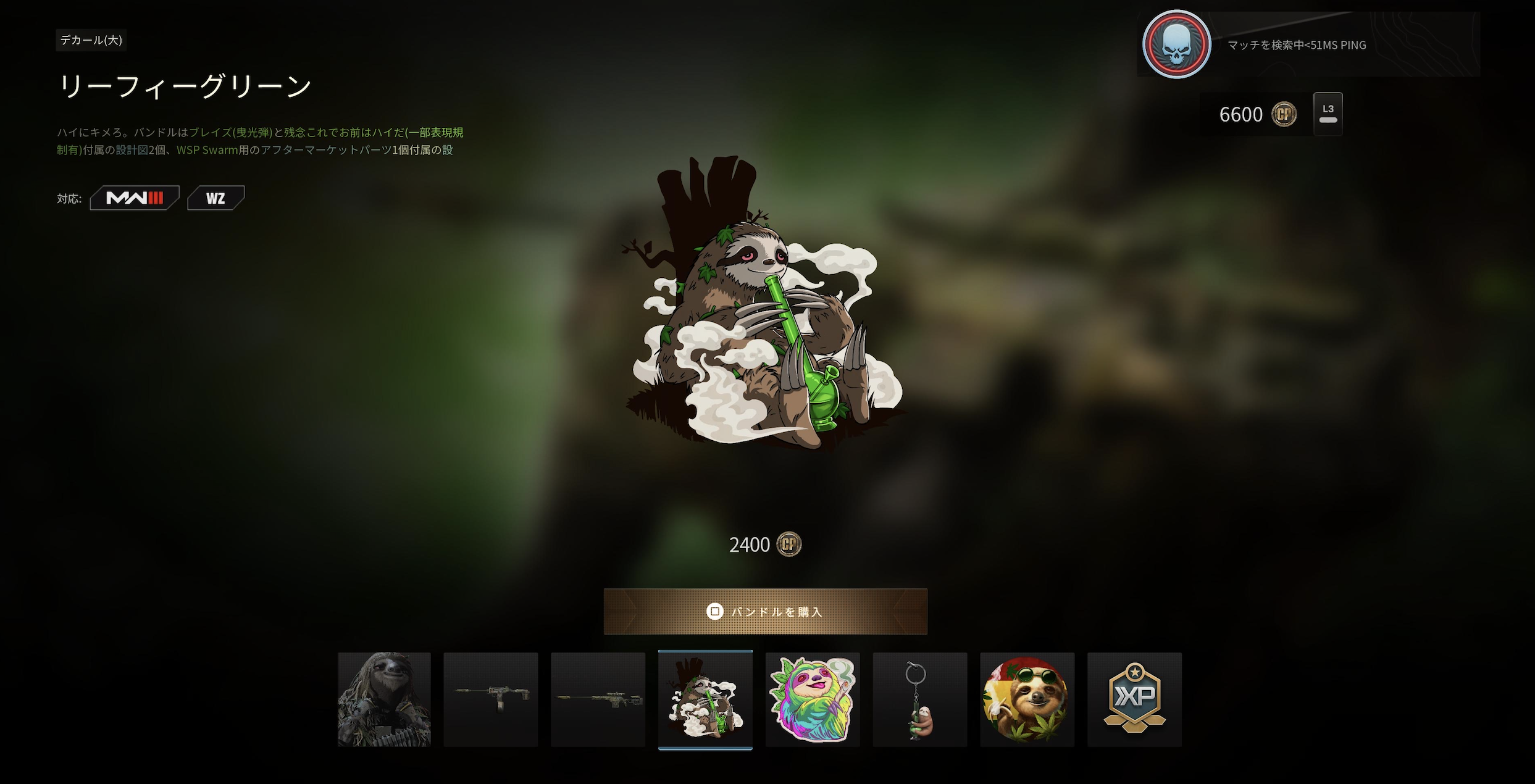View the sloth weapon charm item

point(919,701)
